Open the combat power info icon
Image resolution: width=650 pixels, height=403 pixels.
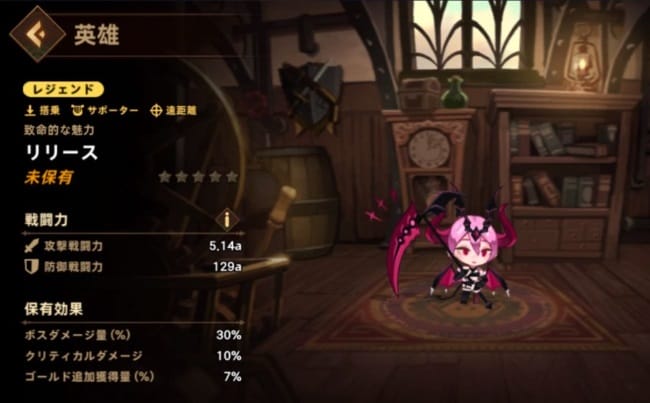[x=228, y=218]
